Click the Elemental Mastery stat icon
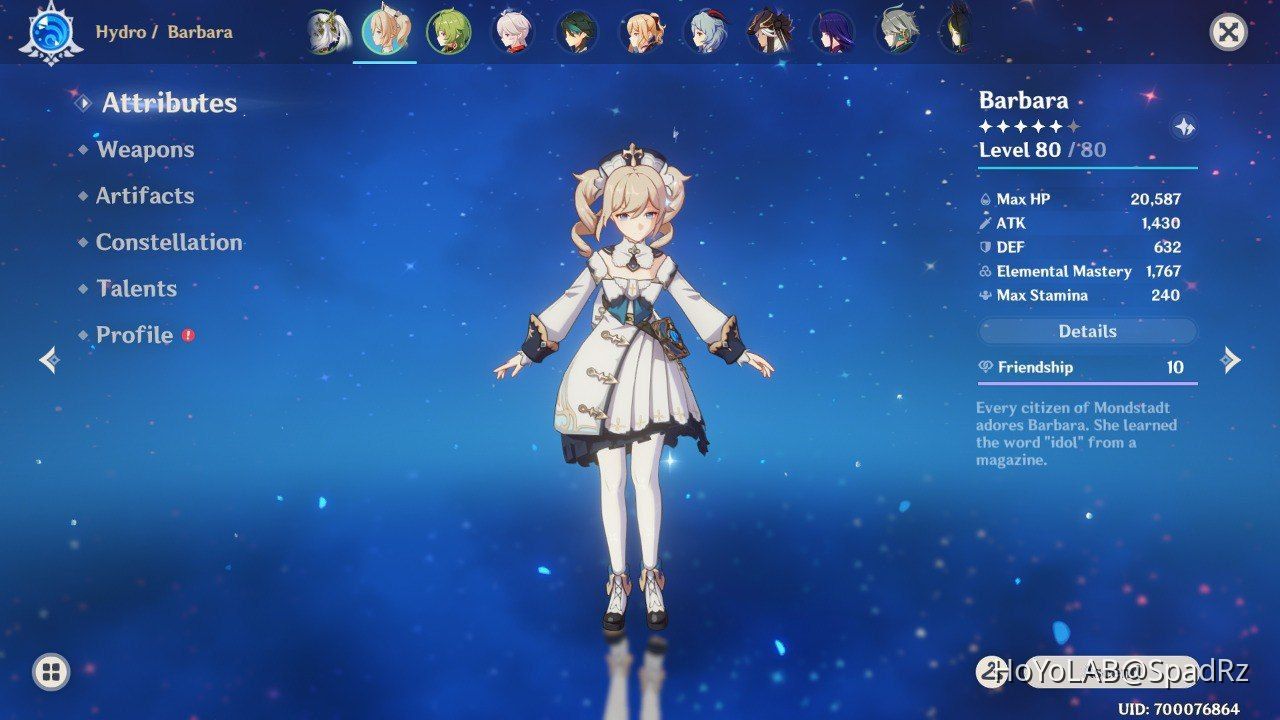Screen dimensions: 1280x720 click(985, 271)
